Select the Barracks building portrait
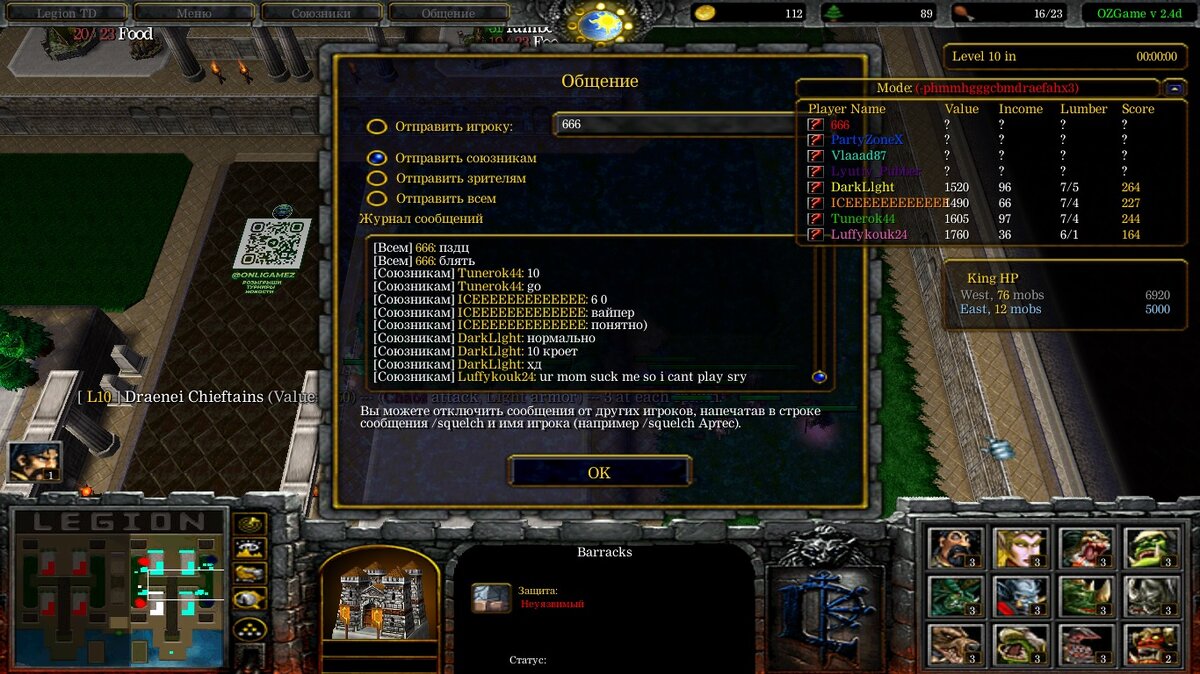1200x674 pixels. pos(379,597)
